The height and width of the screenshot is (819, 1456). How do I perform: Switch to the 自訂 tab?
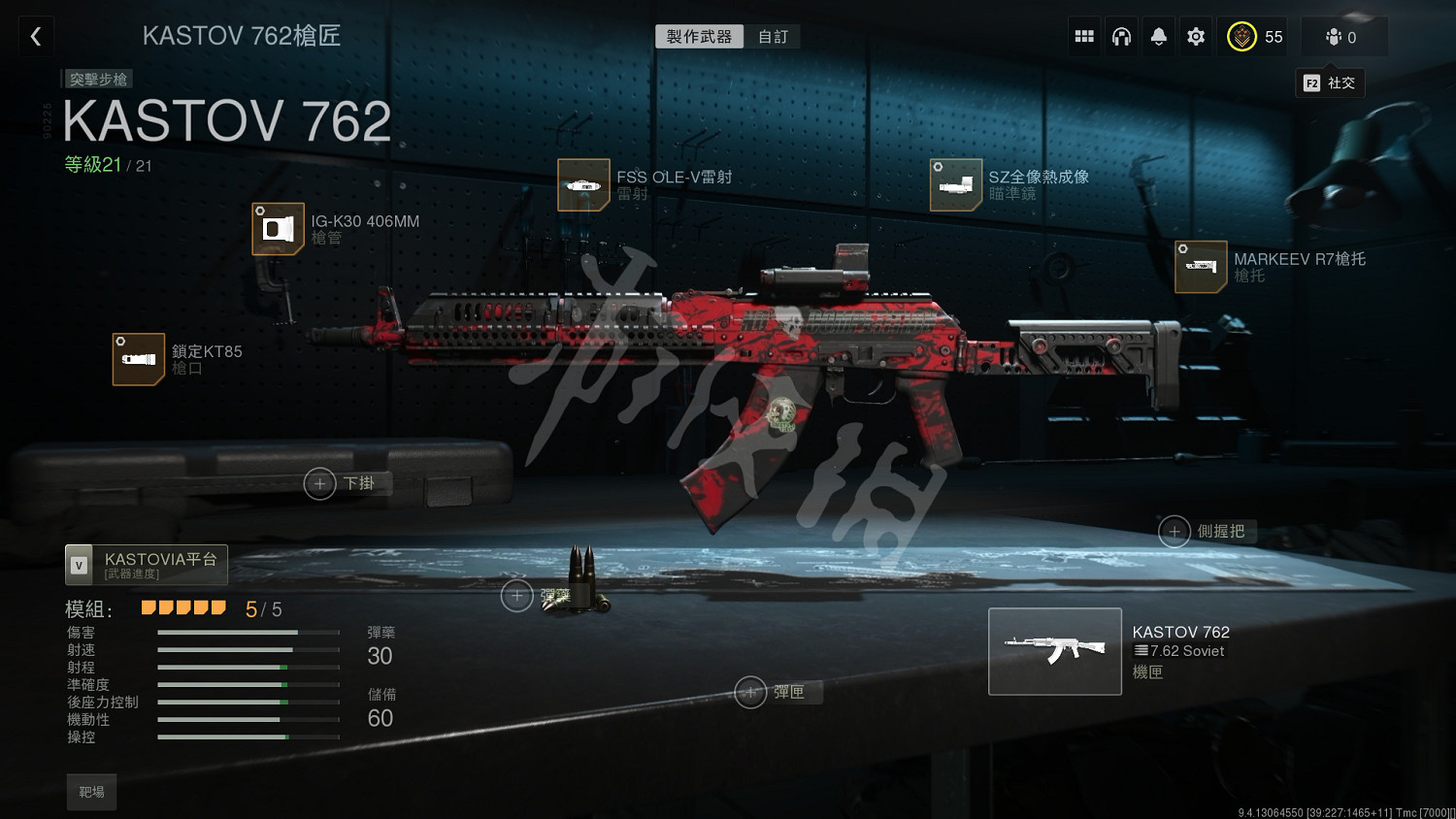773,37
